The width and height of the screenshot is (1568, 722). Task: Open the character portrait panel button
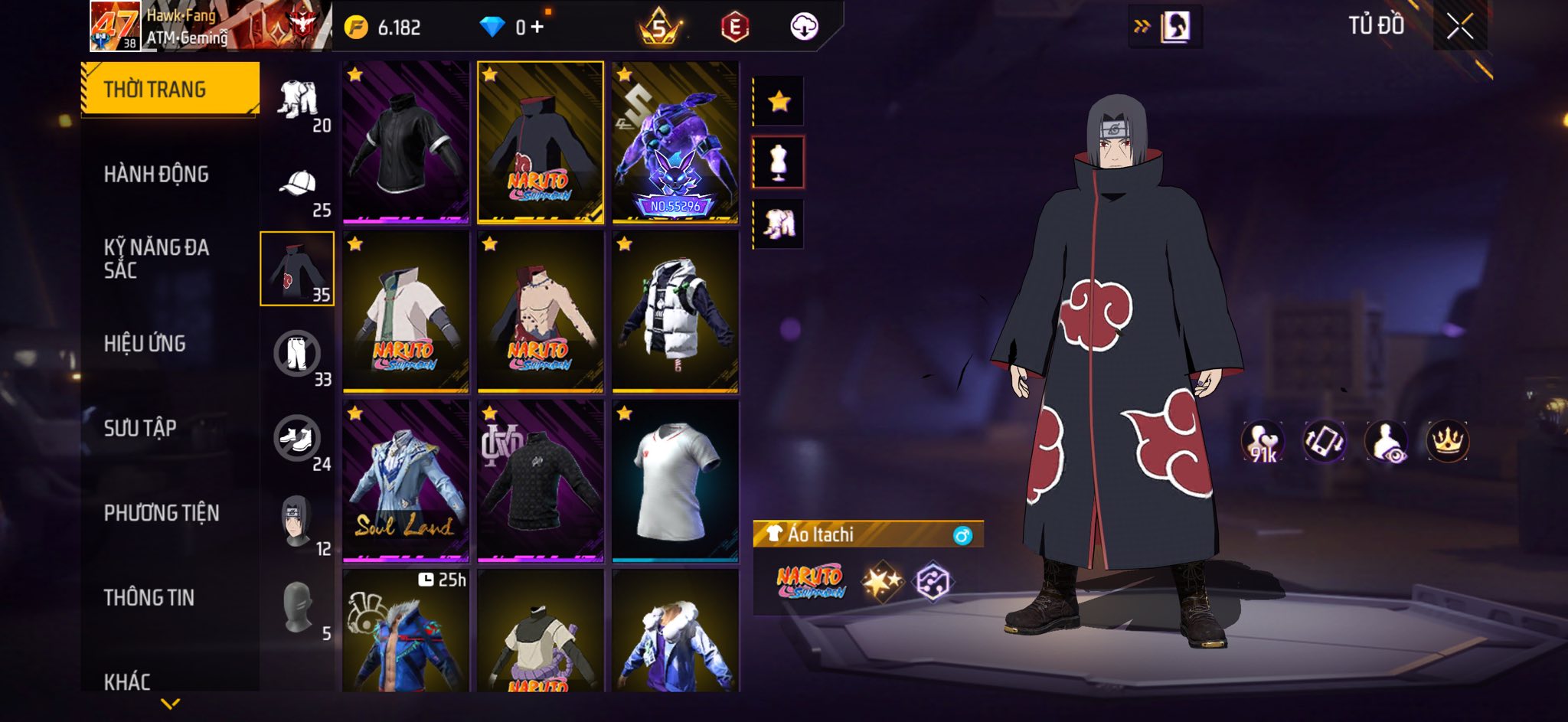[1175, 28]
